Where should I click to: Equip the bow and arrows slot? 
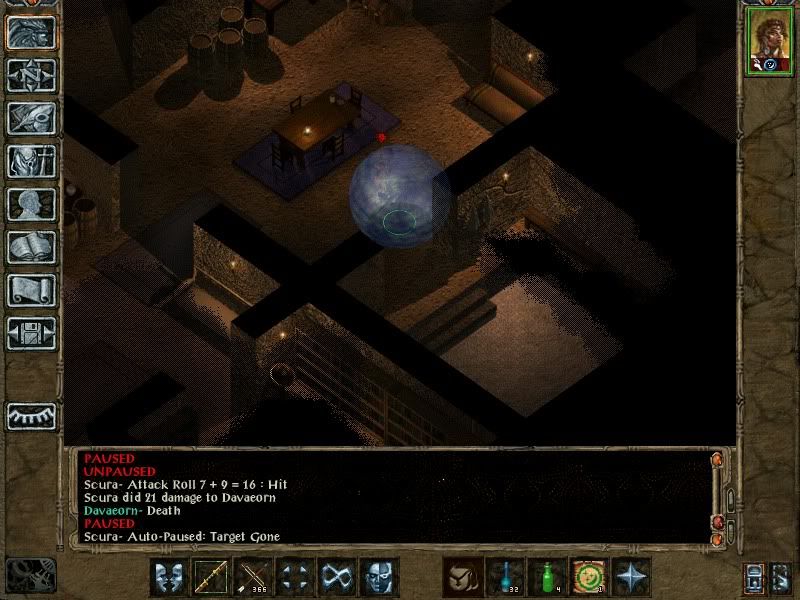(x=252, y=577)
